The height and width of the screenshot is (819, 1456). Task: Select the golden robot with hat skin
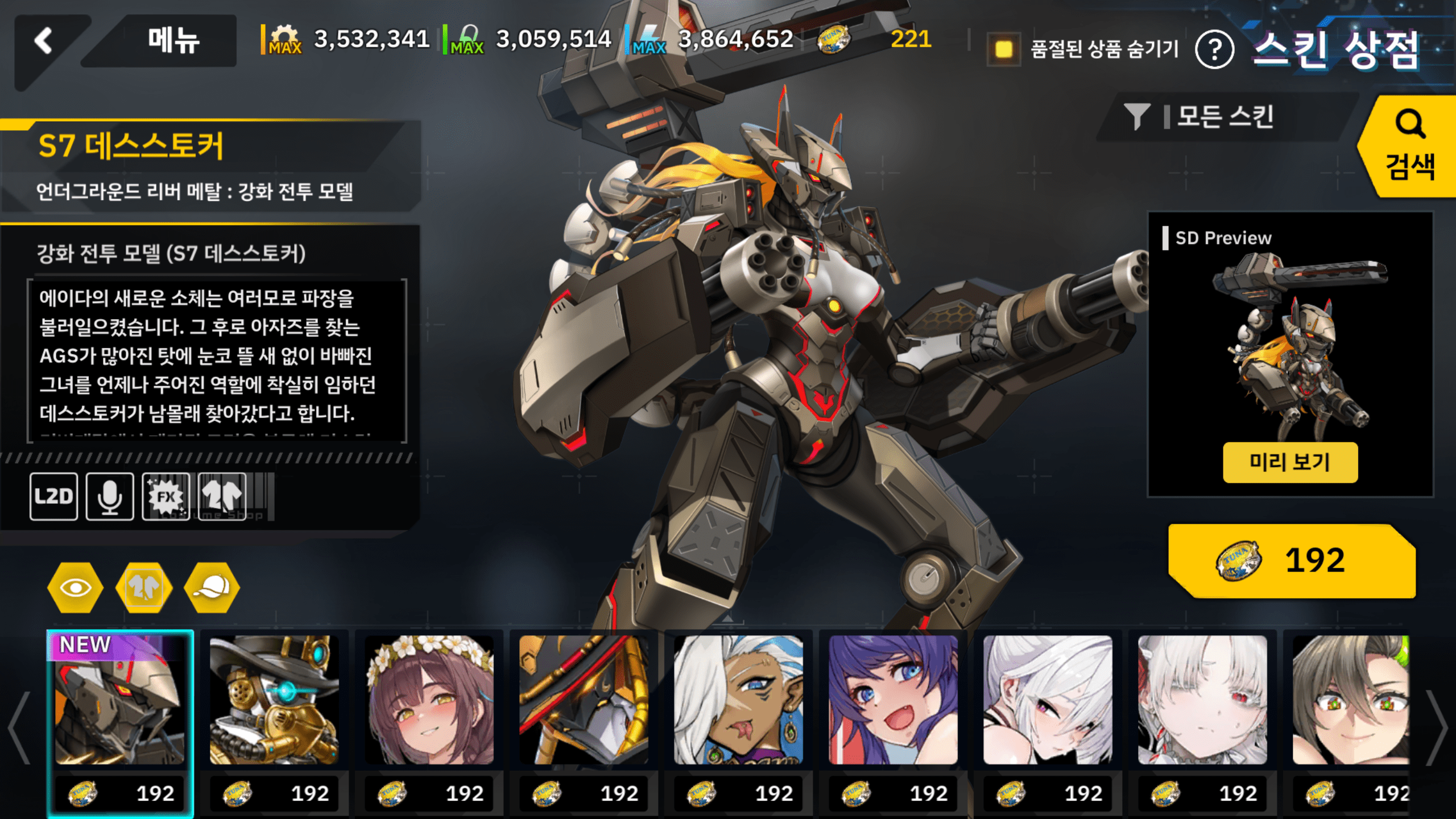(x=274, y=700)
